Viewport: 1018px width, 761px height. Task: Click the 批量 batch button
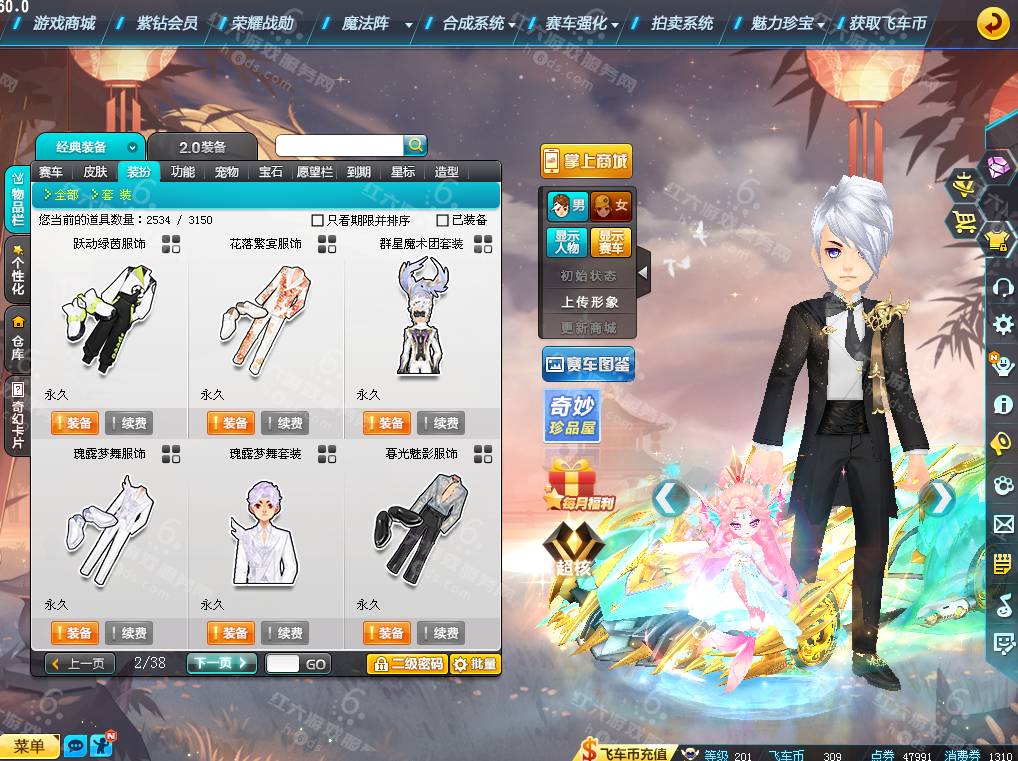(475, 663)
